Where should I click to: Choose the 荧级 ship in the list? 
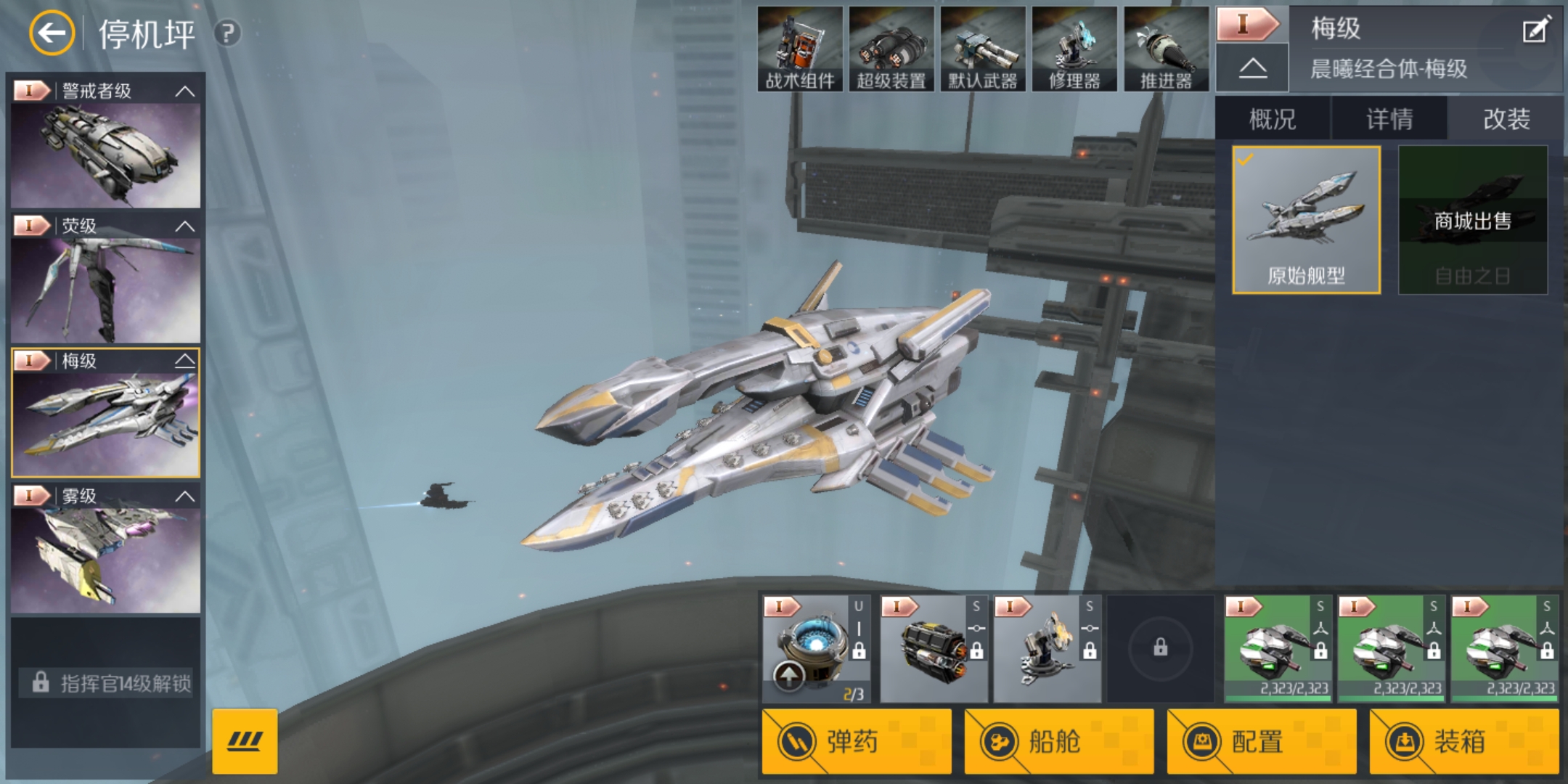tap(105, 289)
